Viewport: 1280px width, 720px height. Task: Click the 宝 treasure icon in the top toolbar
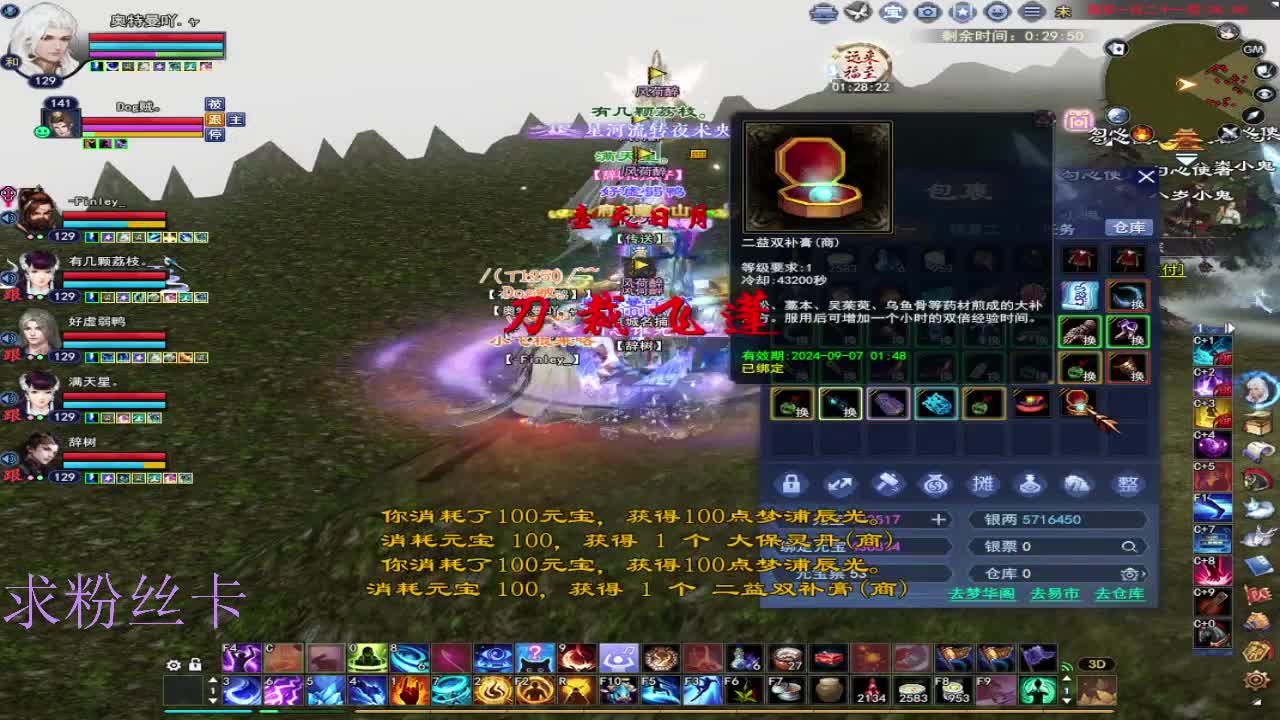click(x=892, y=12)
